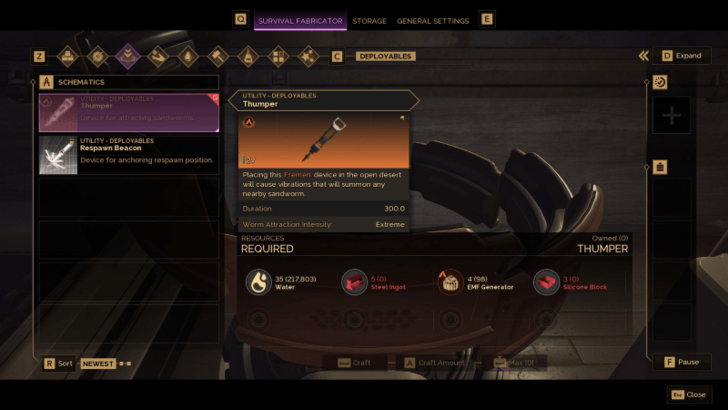Select the Max craft quantity button
Image resolution: width=728 pixels, height=410 pixels.
click(515, 362)
